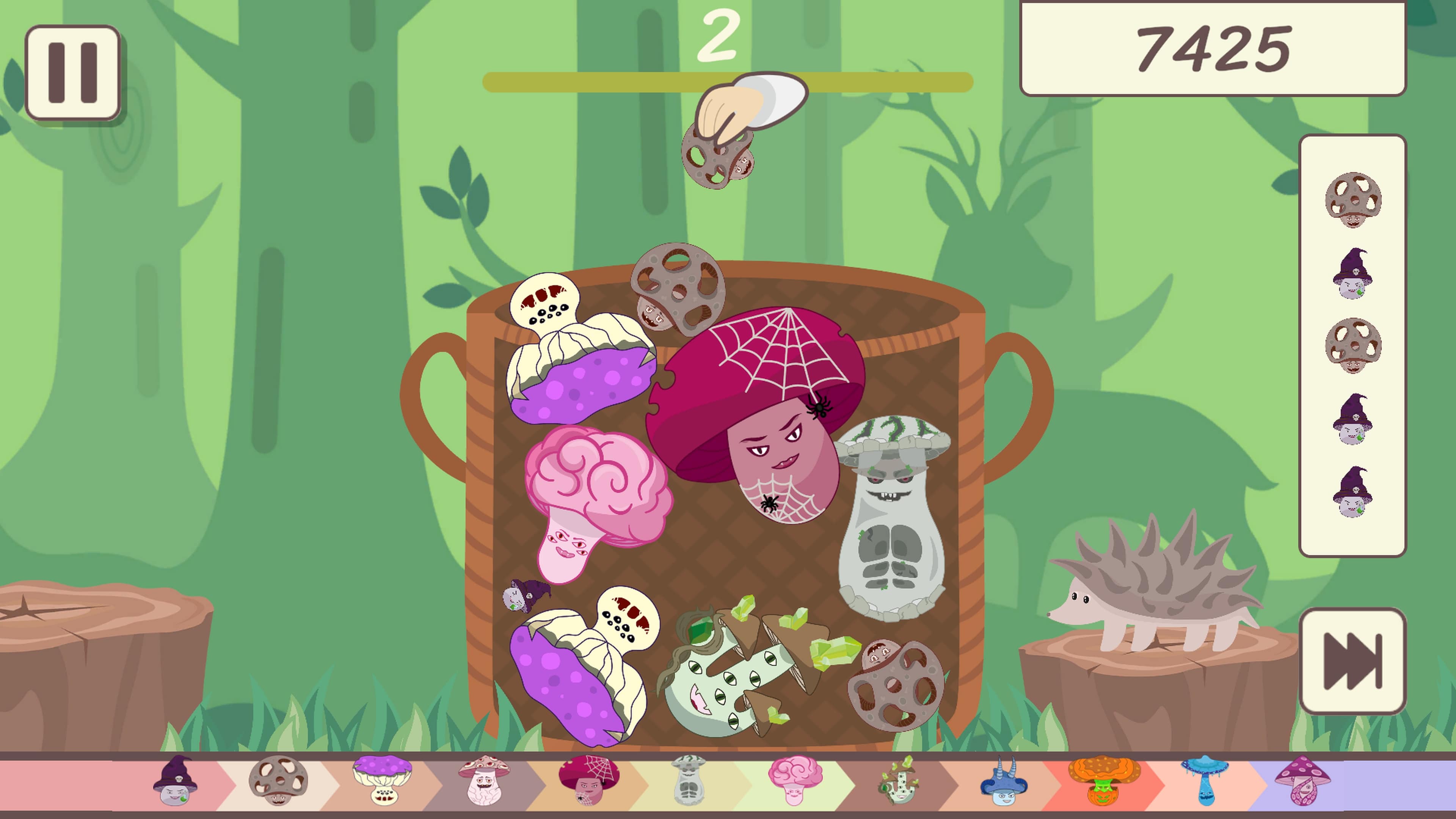Image resolution: width=1456 pixels, height=819 pixels.
Task: Select the pink brain mushroom evolution icon
Action: pyautogui.click(x=797, y=783)
